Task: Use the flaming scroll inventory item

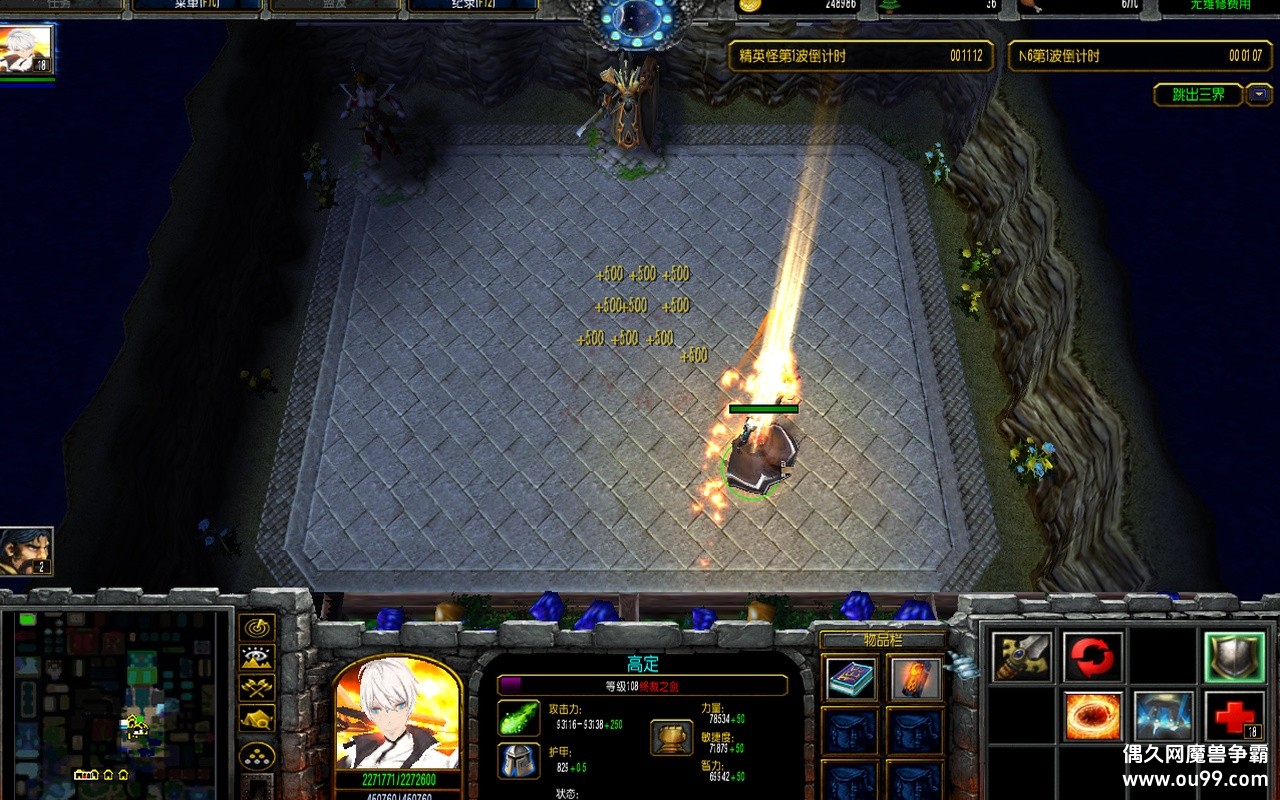Action: pyautogui.click(x=915, y=679)
